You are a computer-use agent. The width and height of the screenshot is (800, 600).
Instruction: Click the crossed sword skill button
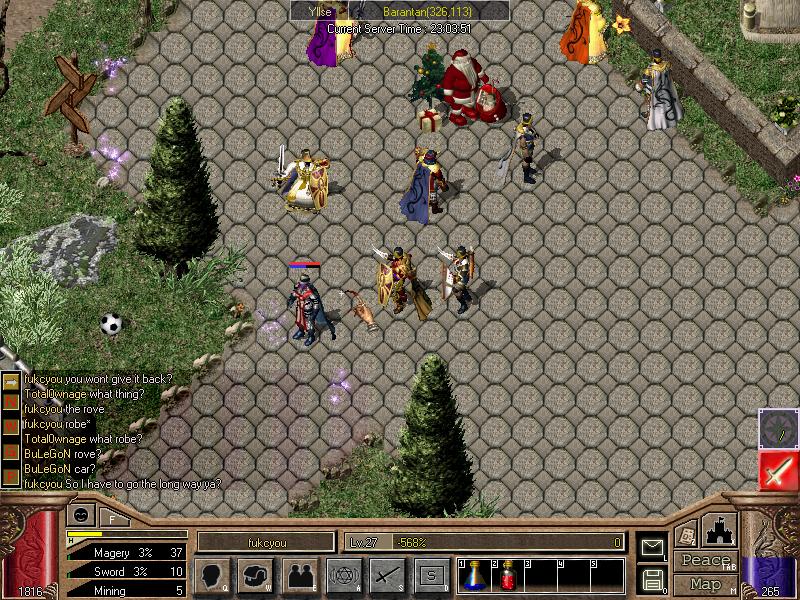click(x=387, y=575)
